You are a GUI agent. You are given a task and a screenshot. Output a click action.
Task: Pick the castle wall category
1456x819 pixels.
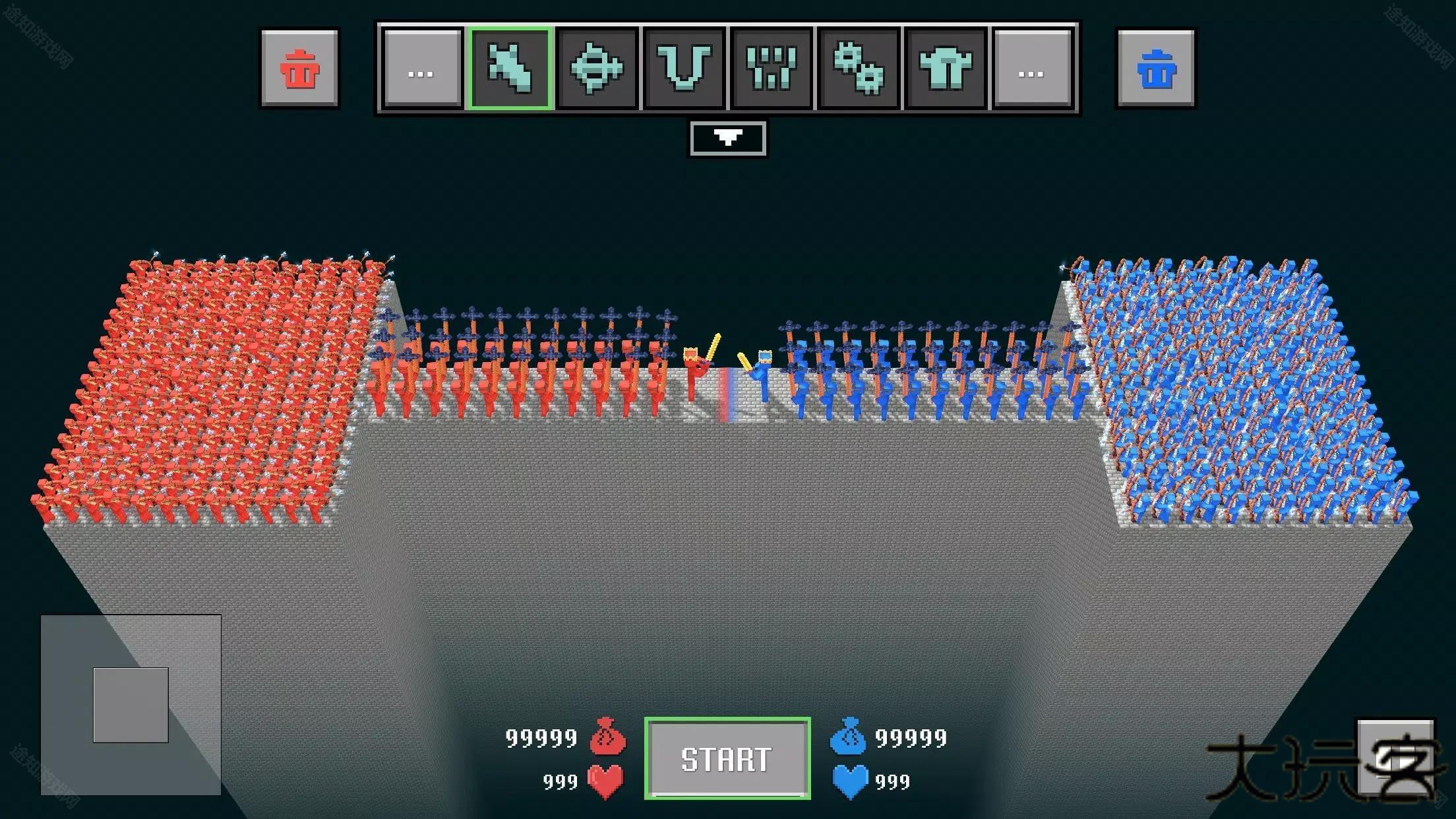click(x=772, y=69)
